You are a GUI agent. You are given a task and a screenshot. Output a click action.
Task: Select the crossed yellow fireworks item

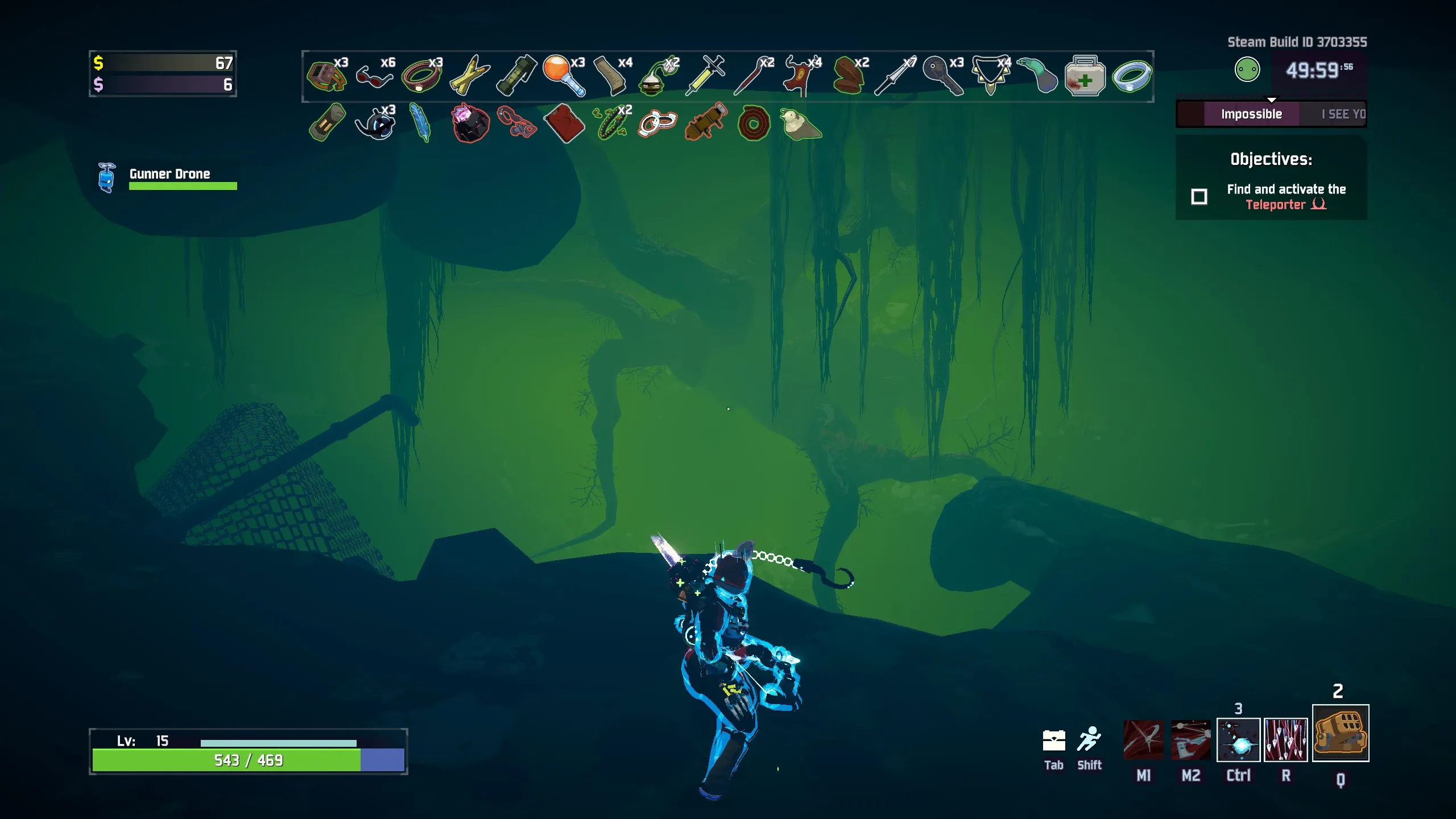coord(469,76)
